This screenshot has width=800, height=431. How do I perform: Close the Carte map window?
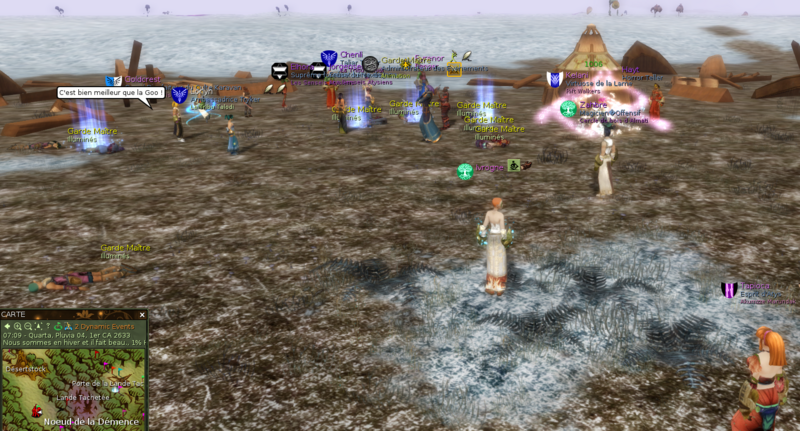(x=142, y=315)
